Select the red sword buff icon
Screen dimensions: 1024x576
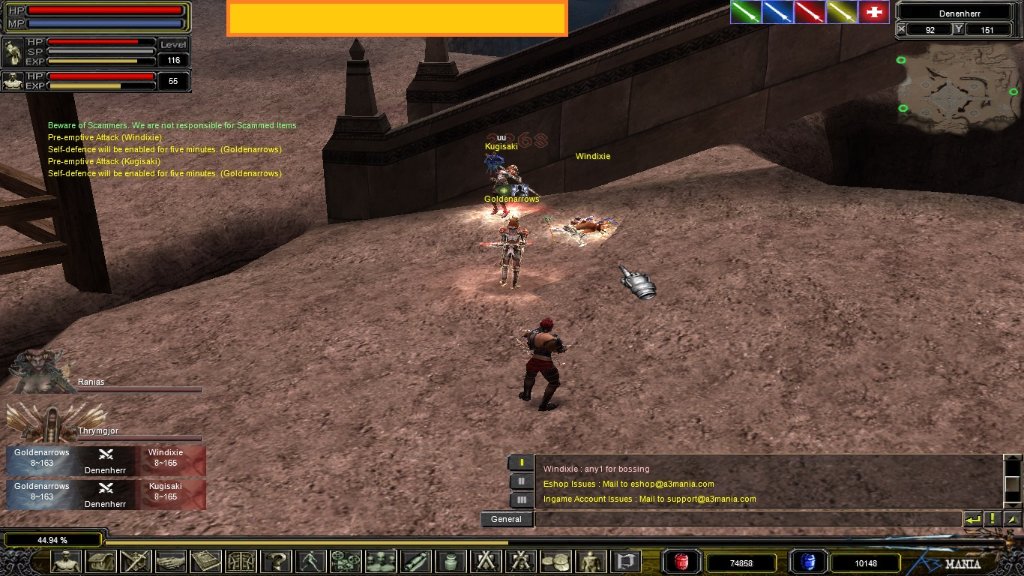(x=809, y=12)
